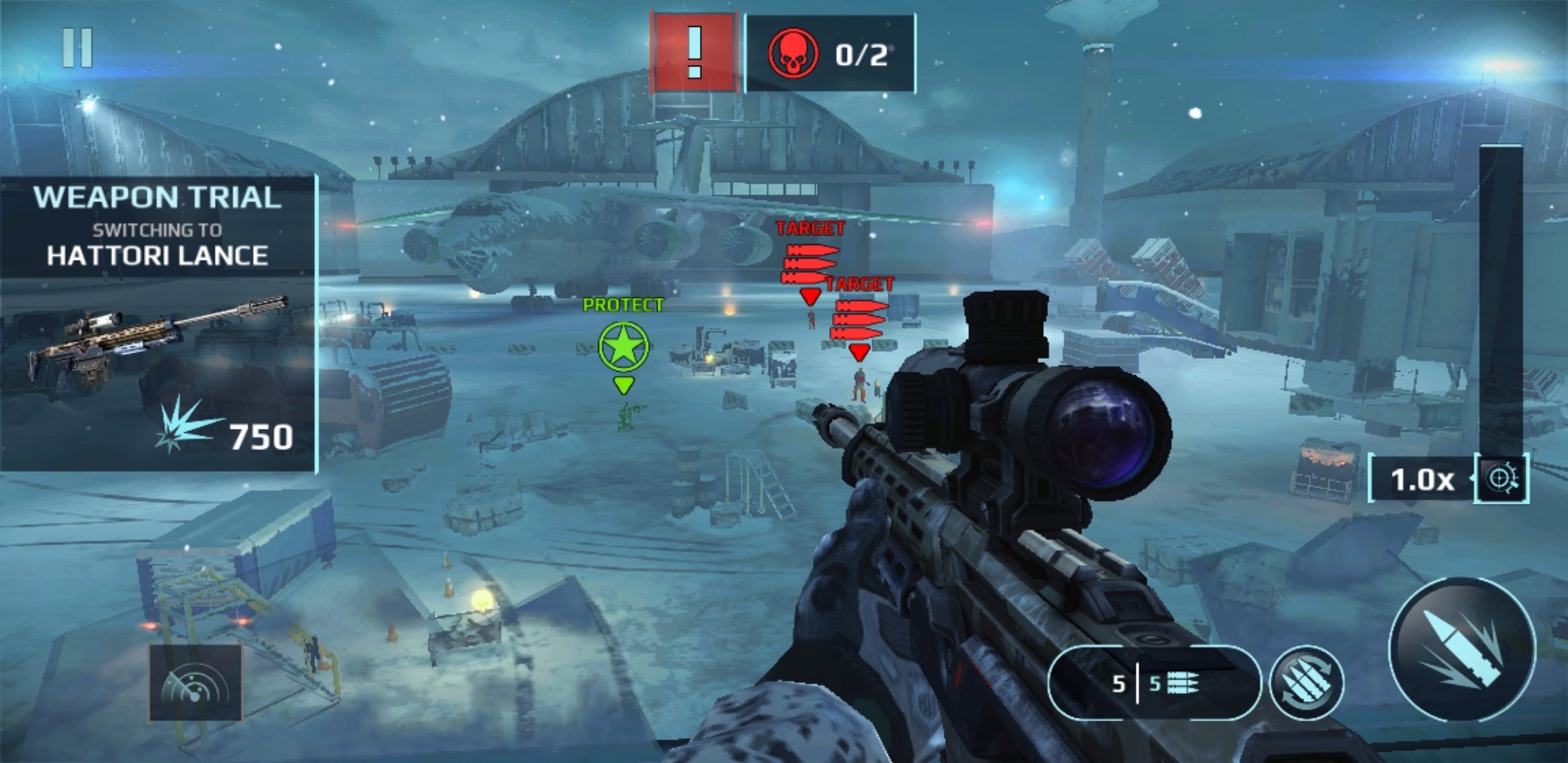Select the Hattori Lance weapon trial panel
Screen dimensions: 1568x763
(x=158, y=323)
